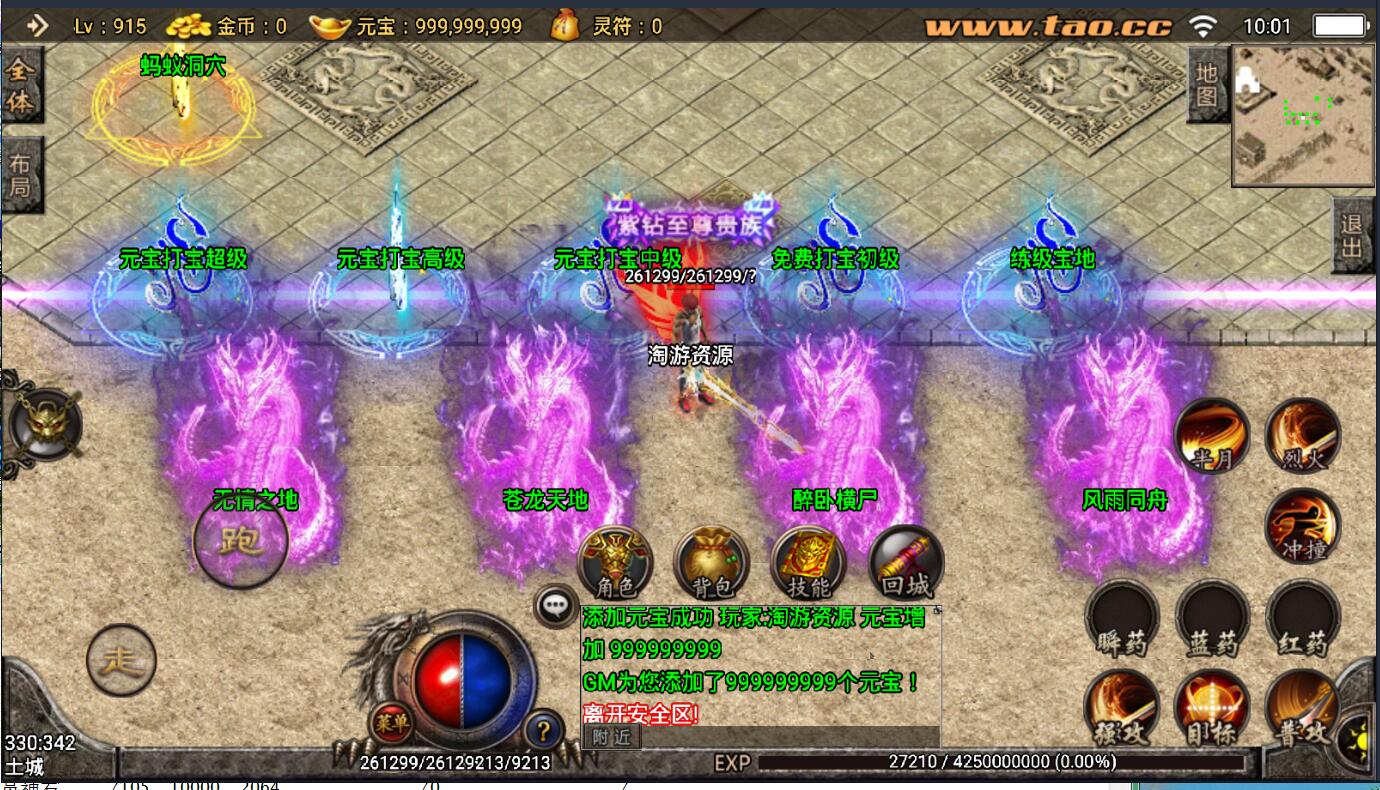Screen dimensions: 1380x790
Task: Open the minimap in the corner
Action: (1302, 115)
